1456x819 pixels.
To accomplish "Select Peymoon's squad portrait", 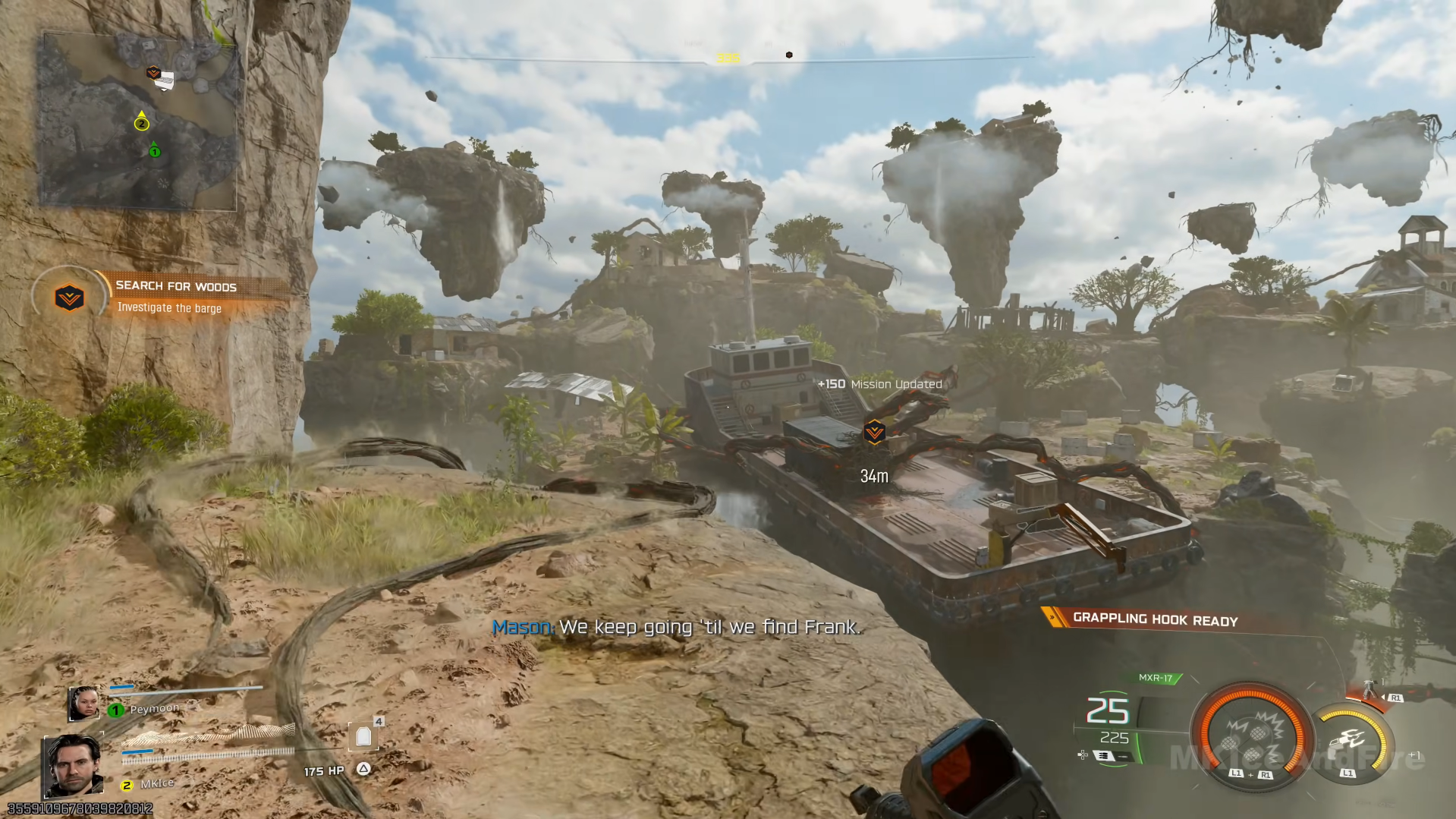I will (83, 704).
